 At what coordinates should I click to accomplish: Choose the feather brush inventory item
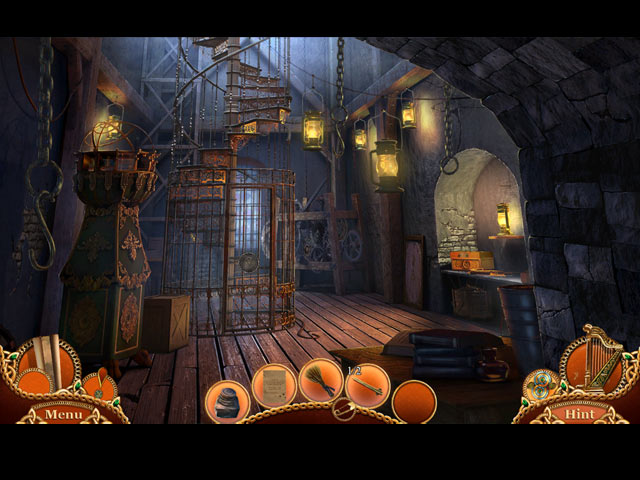(321, 383)
